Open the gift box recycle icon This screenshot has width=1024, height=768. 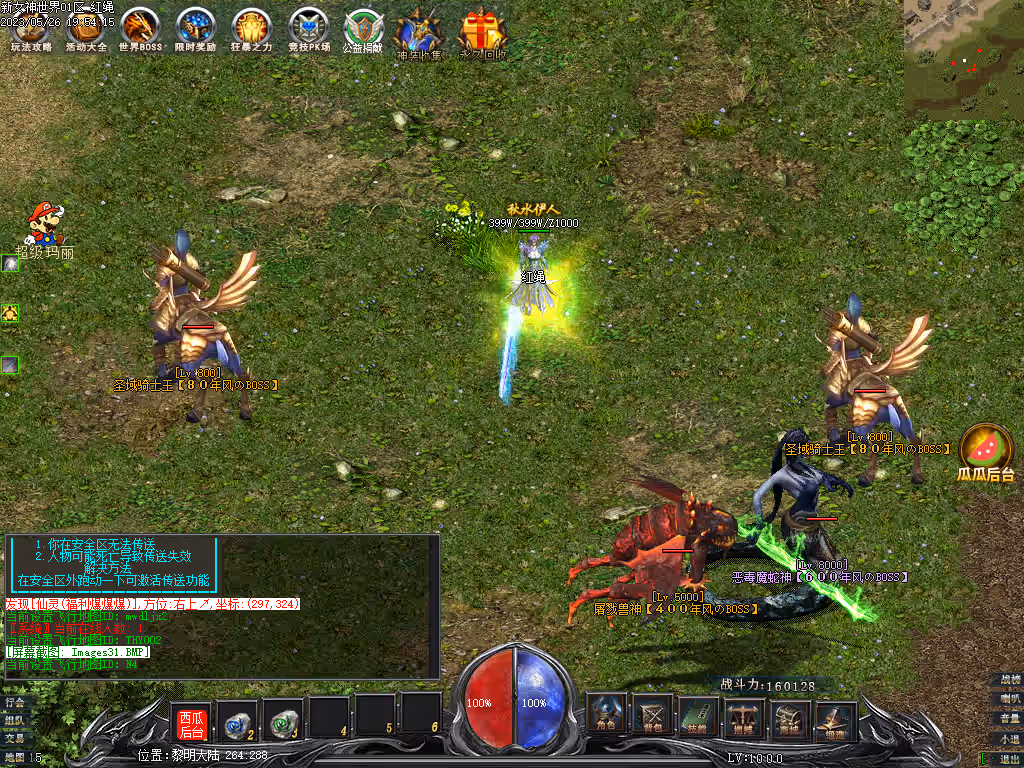tap(482, 33)
